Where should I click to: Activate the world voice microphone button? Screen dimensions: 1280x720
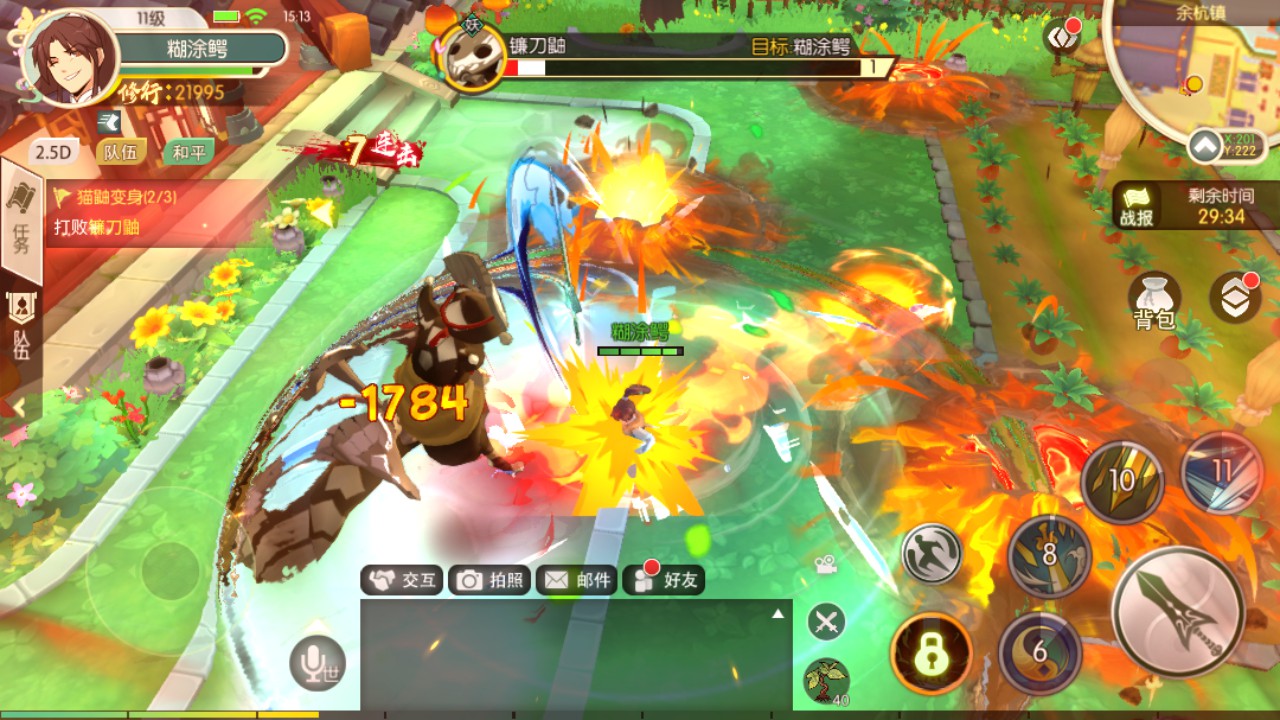tap(318, 662)
